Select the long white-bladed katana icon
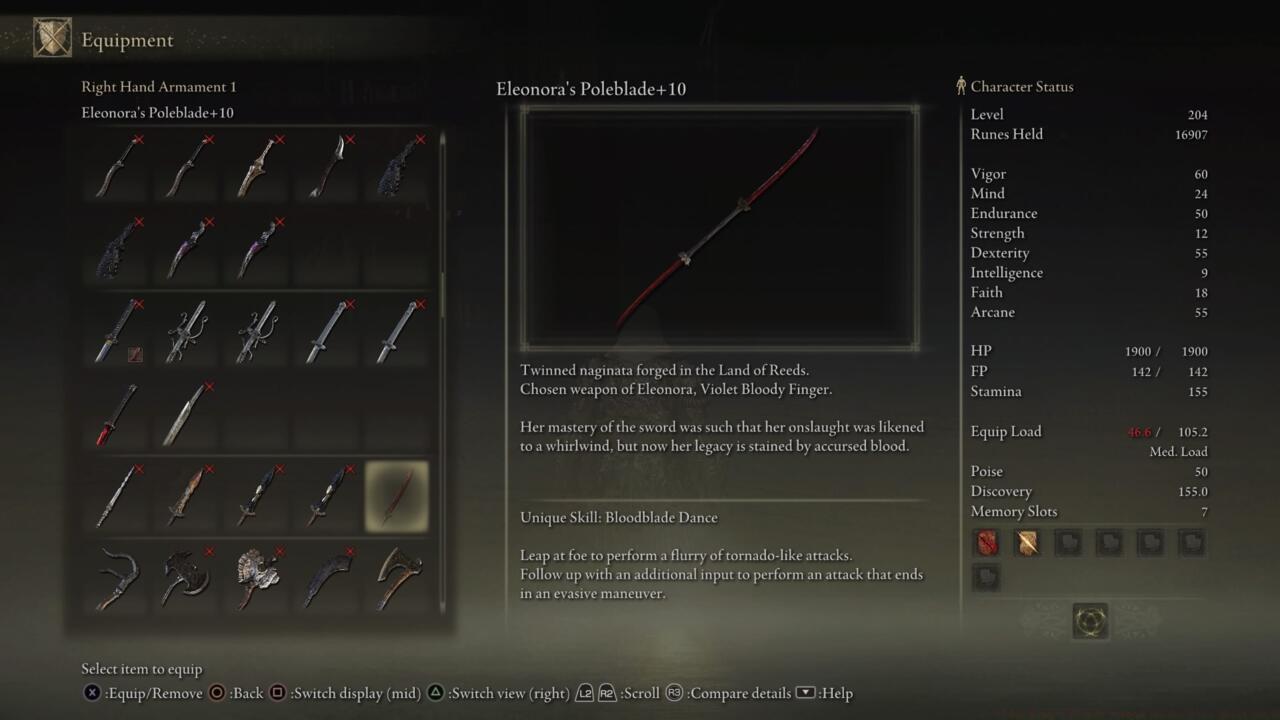The image size is (1280, 720). [185, 413]
